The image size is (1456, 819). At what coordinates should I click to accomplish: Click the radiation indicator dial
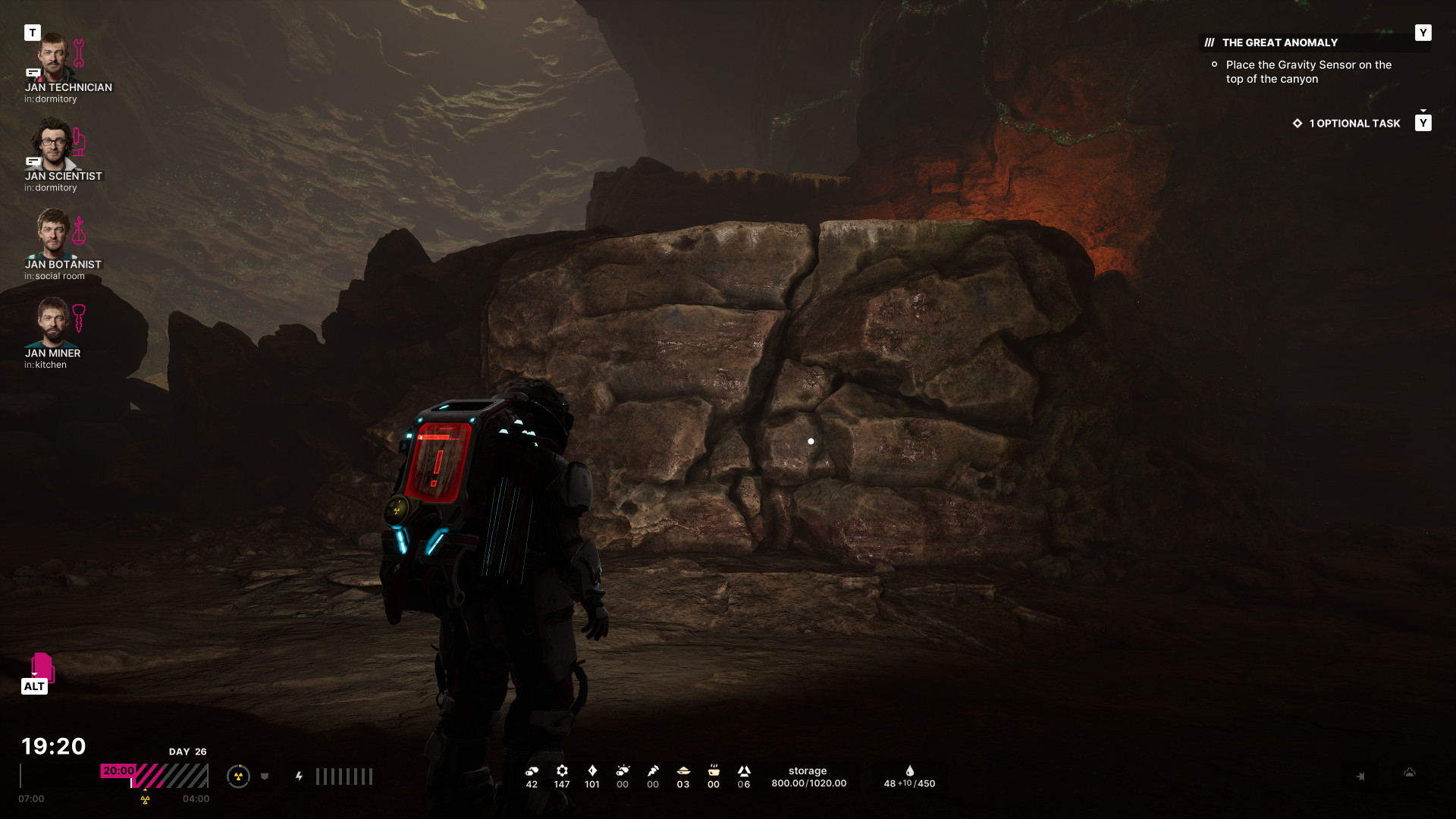(238, 776)
